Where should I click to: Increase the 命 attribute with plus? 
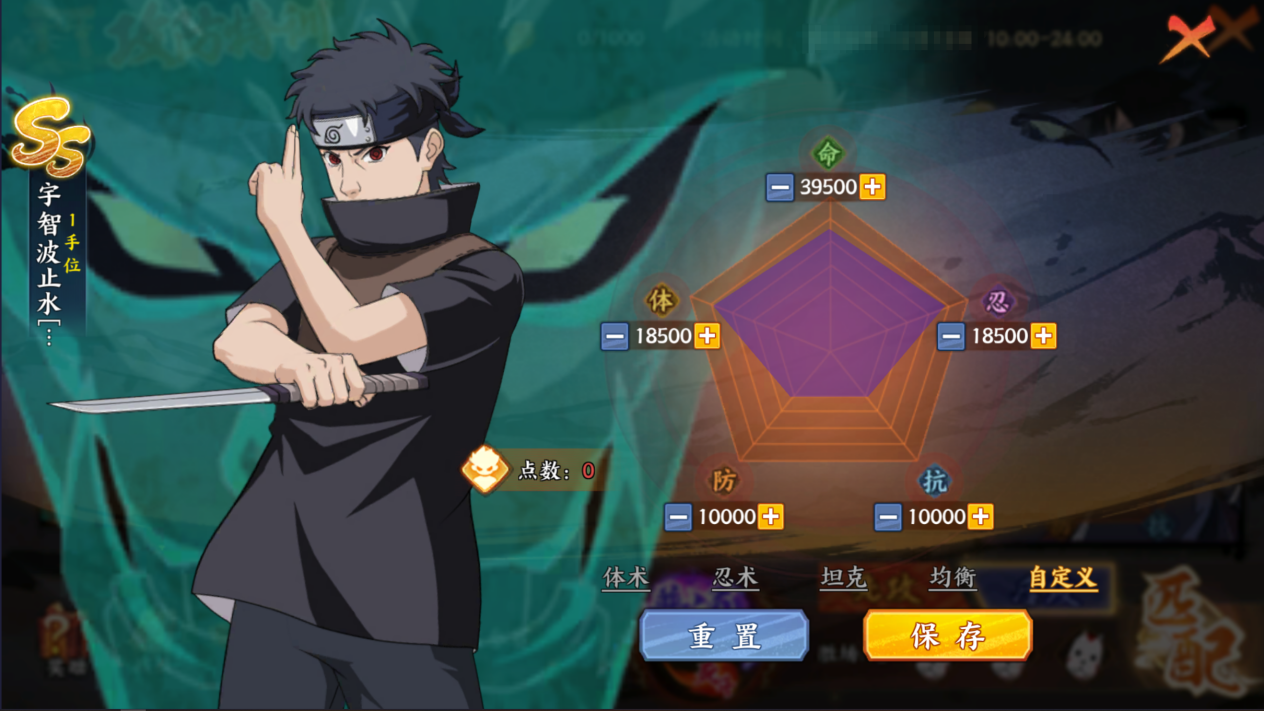[872, 187]
